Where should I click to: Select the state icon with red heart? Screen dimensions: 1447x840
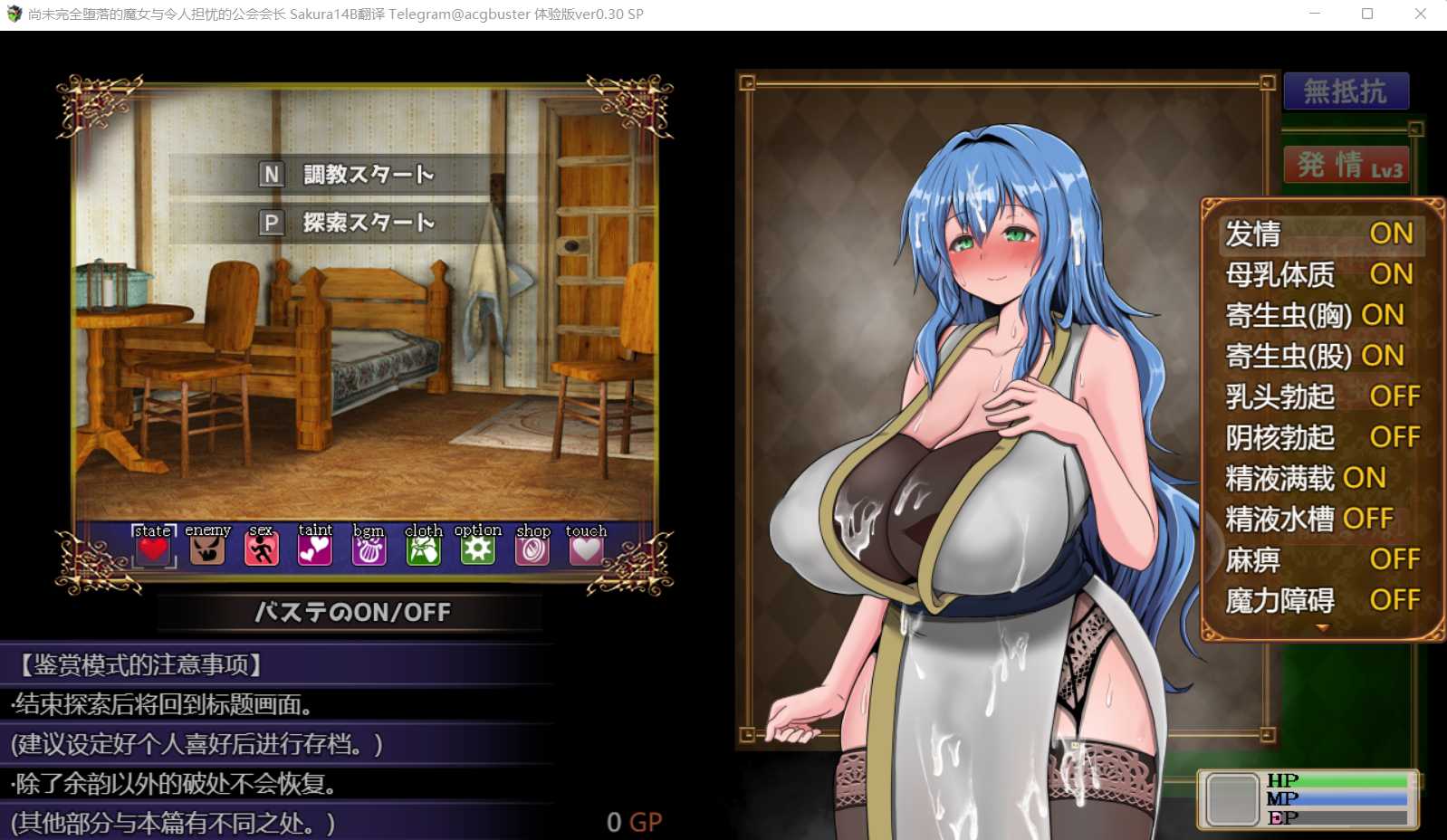coord(152,546)
